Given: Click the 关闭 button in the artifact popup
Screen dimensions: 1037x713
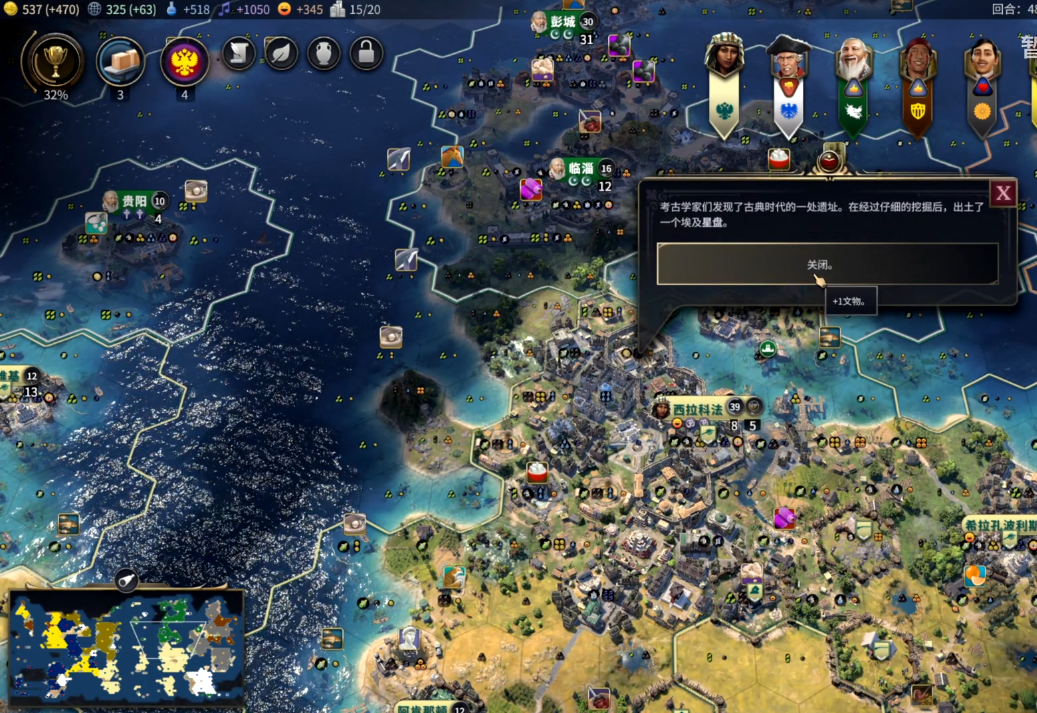Looking at the screenshot, I should (x=826, y=265).
